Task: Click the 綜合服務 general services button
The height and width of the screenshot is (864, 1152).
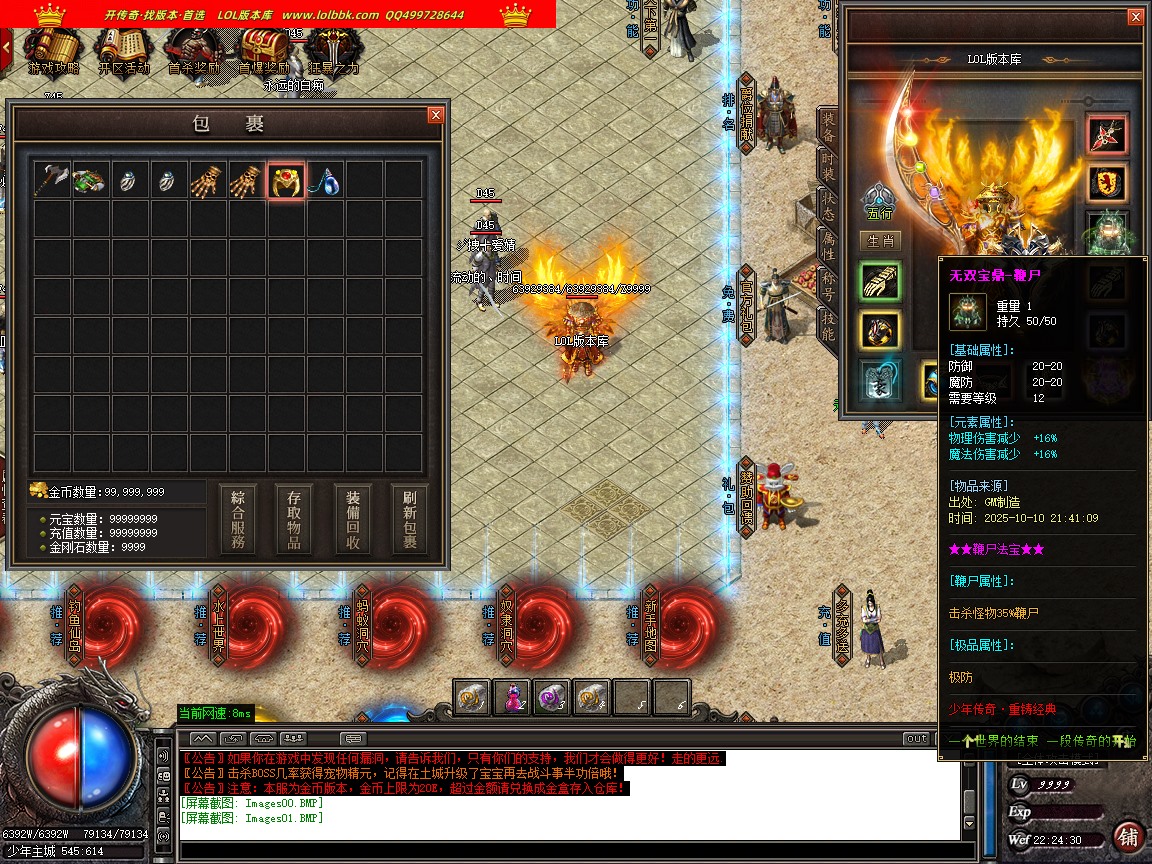Action: pos(238,520)
